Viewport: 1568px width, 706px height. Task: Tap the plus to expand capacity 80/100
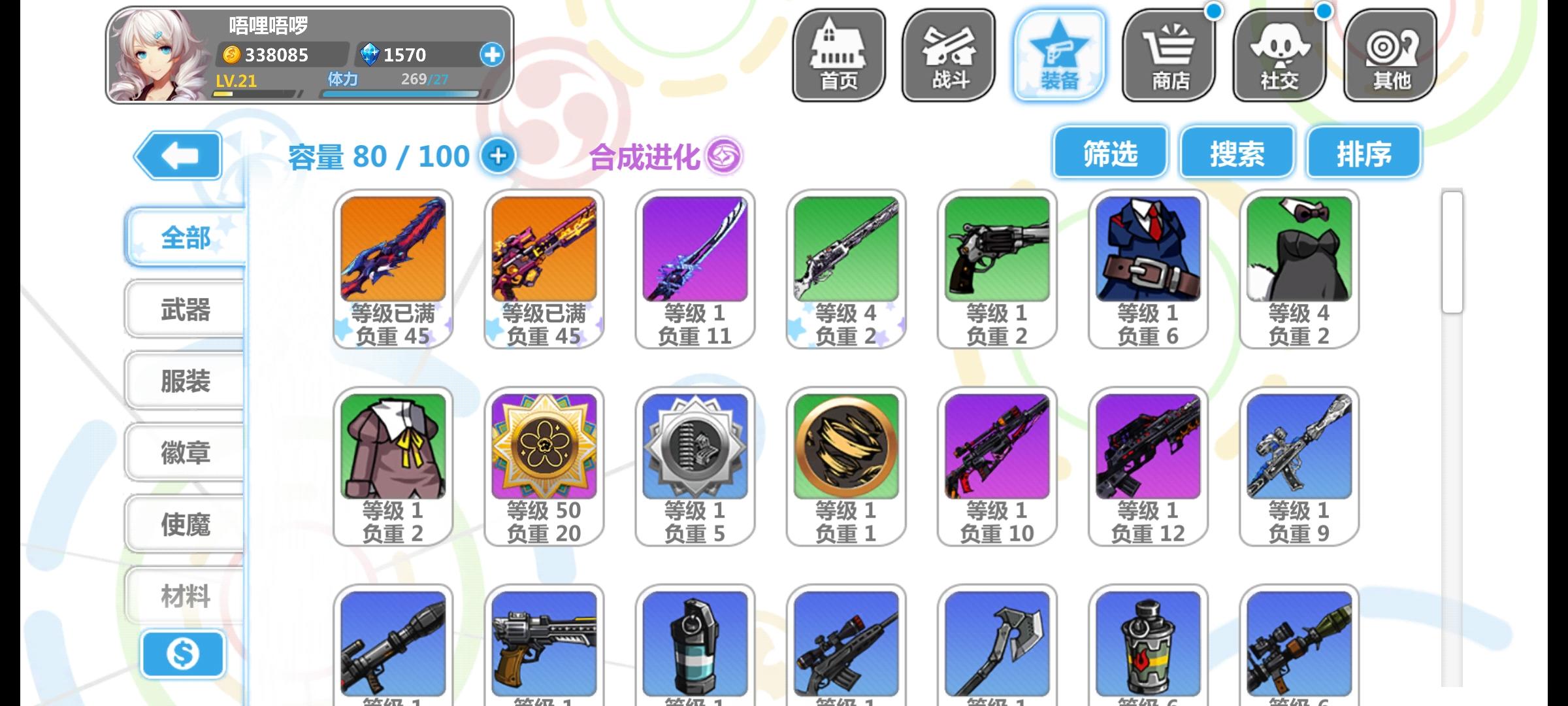point(499,156)
